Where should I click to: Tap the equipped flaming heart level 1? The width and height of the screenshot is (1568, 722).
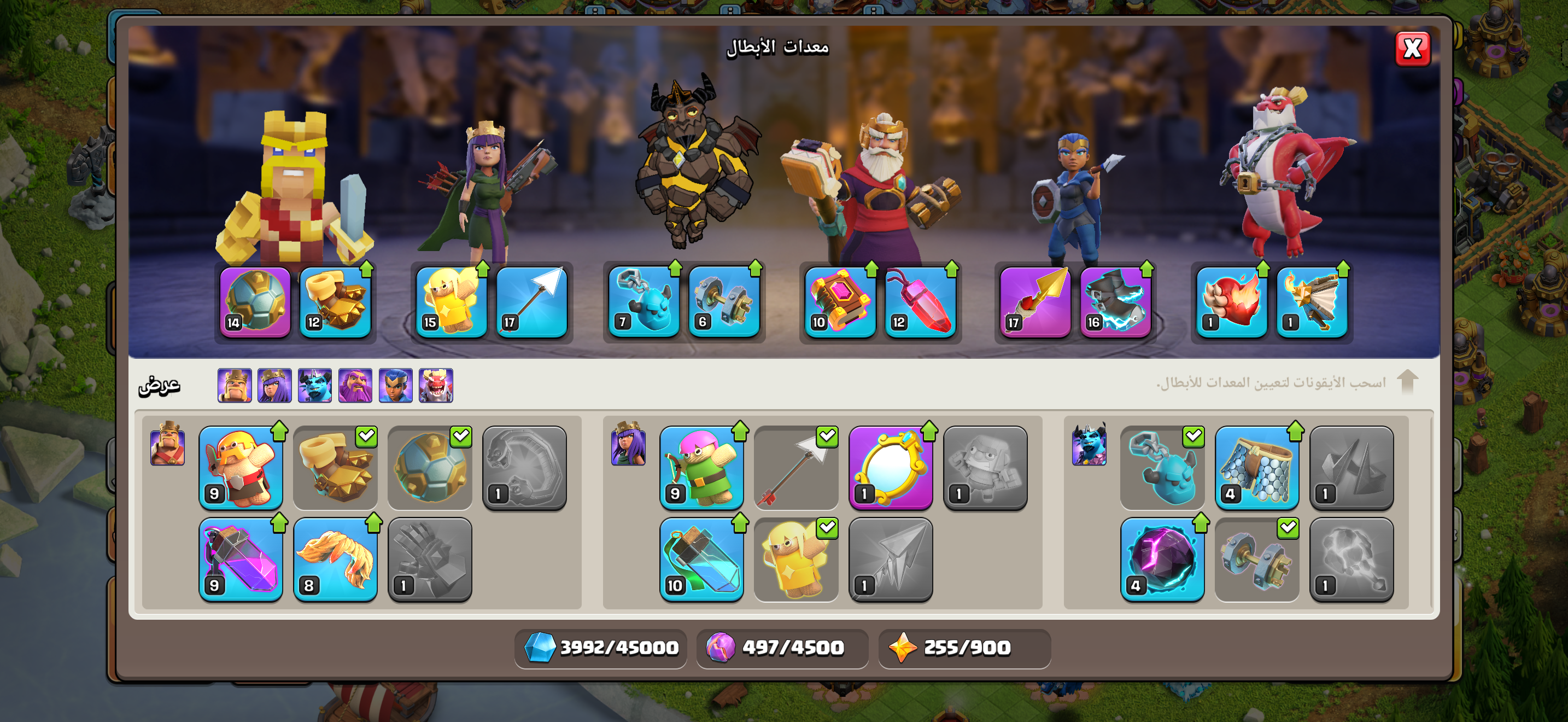1231,302
